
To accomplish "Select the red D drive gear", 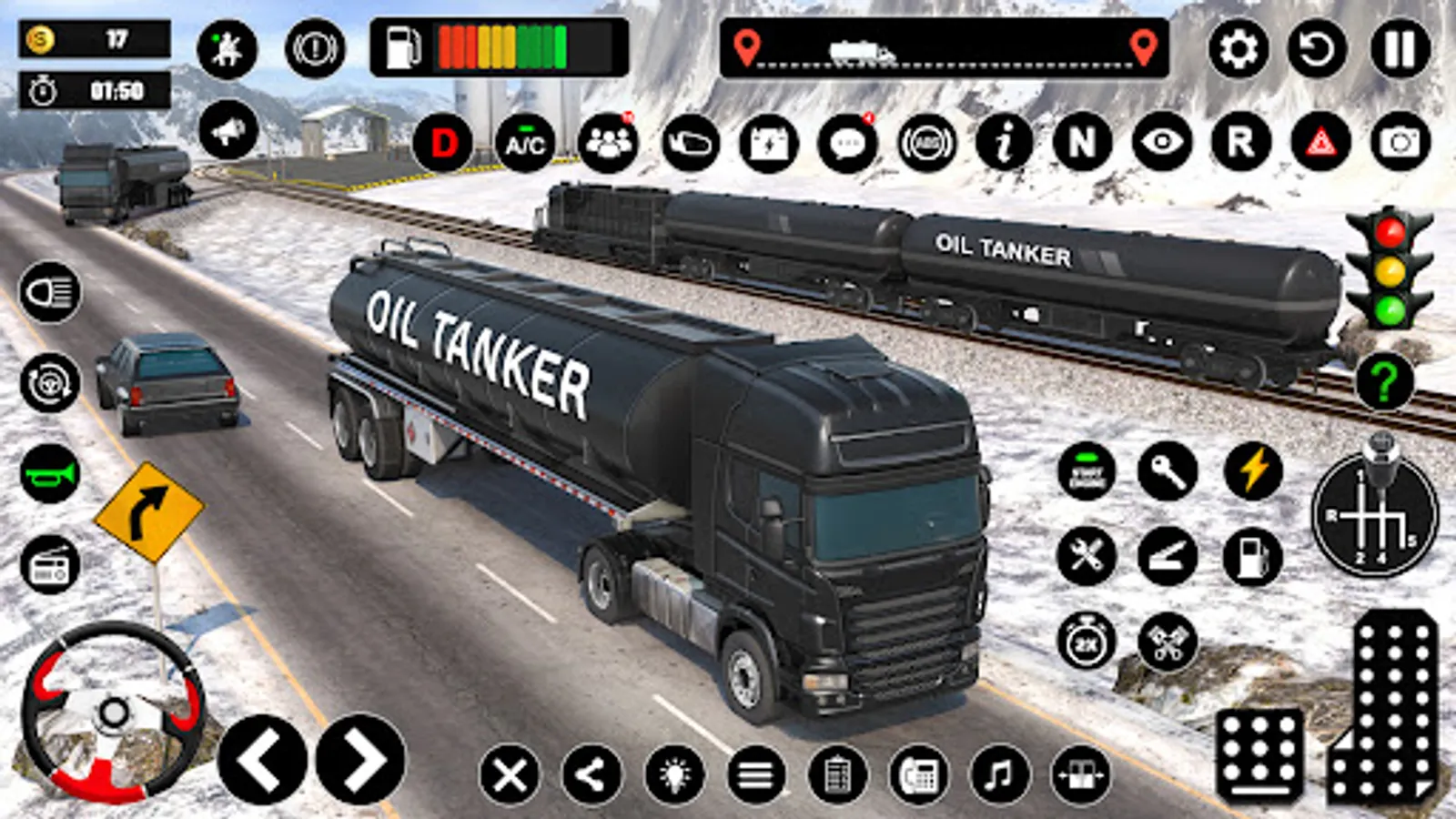I will coord(443,144).
